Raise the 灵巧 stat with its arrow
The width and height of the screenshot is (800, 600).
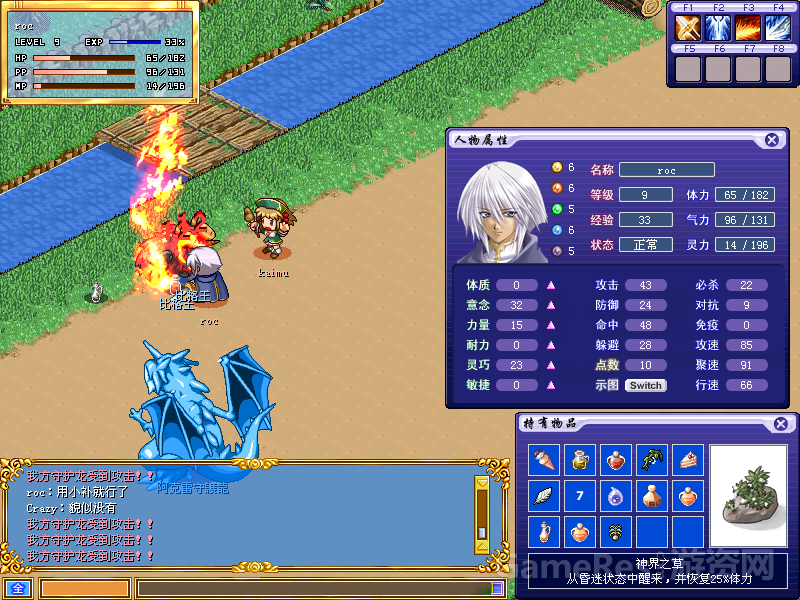(550, 365)
